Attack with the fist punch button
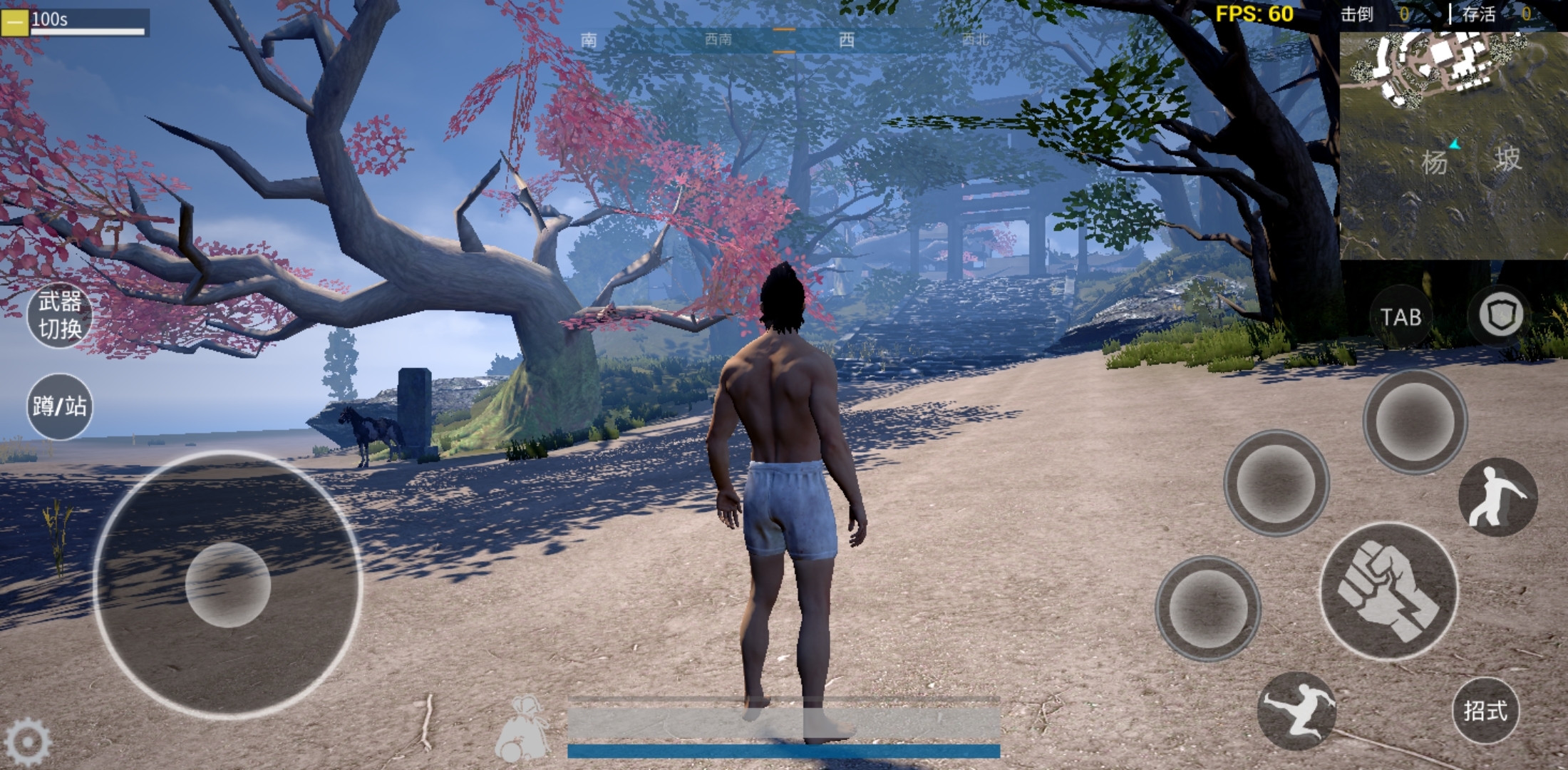The image size is (1568, 770). coord(1388,591)
